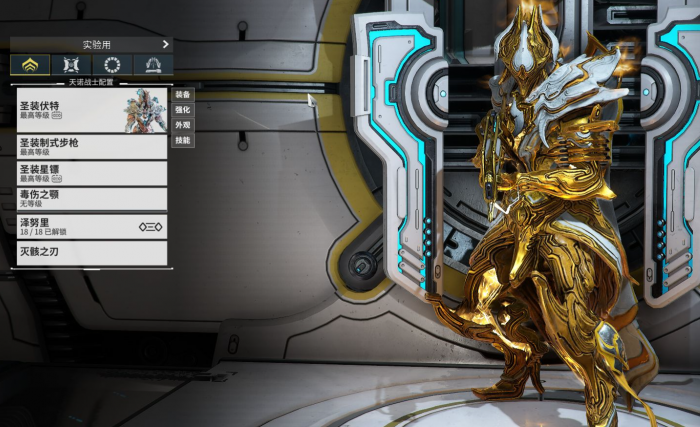Switch to the Warframe lotus emblem tab
This screenshot has width=700, height=427.
[30, 65]
